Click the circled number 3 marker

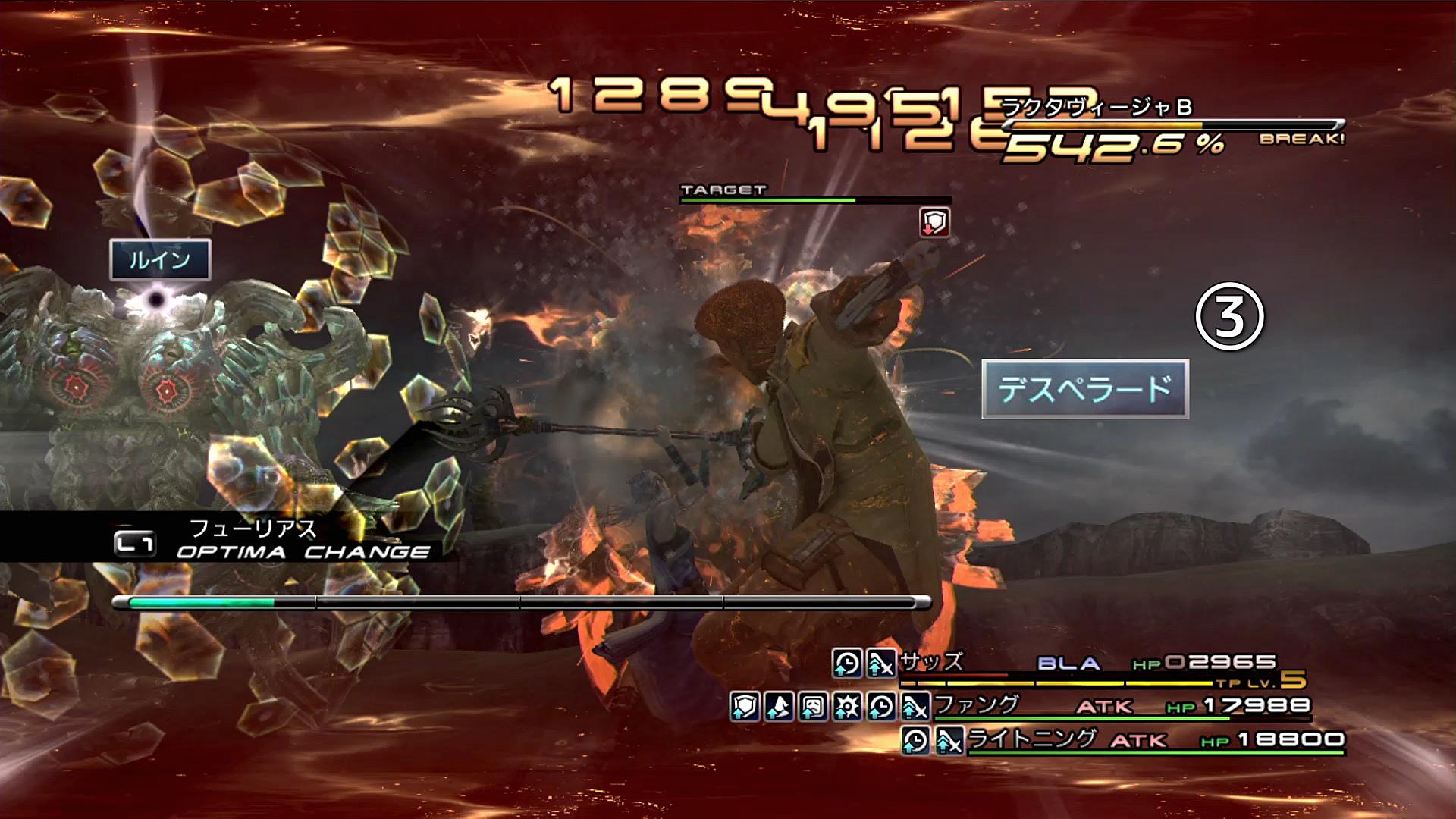[1229, 317]
